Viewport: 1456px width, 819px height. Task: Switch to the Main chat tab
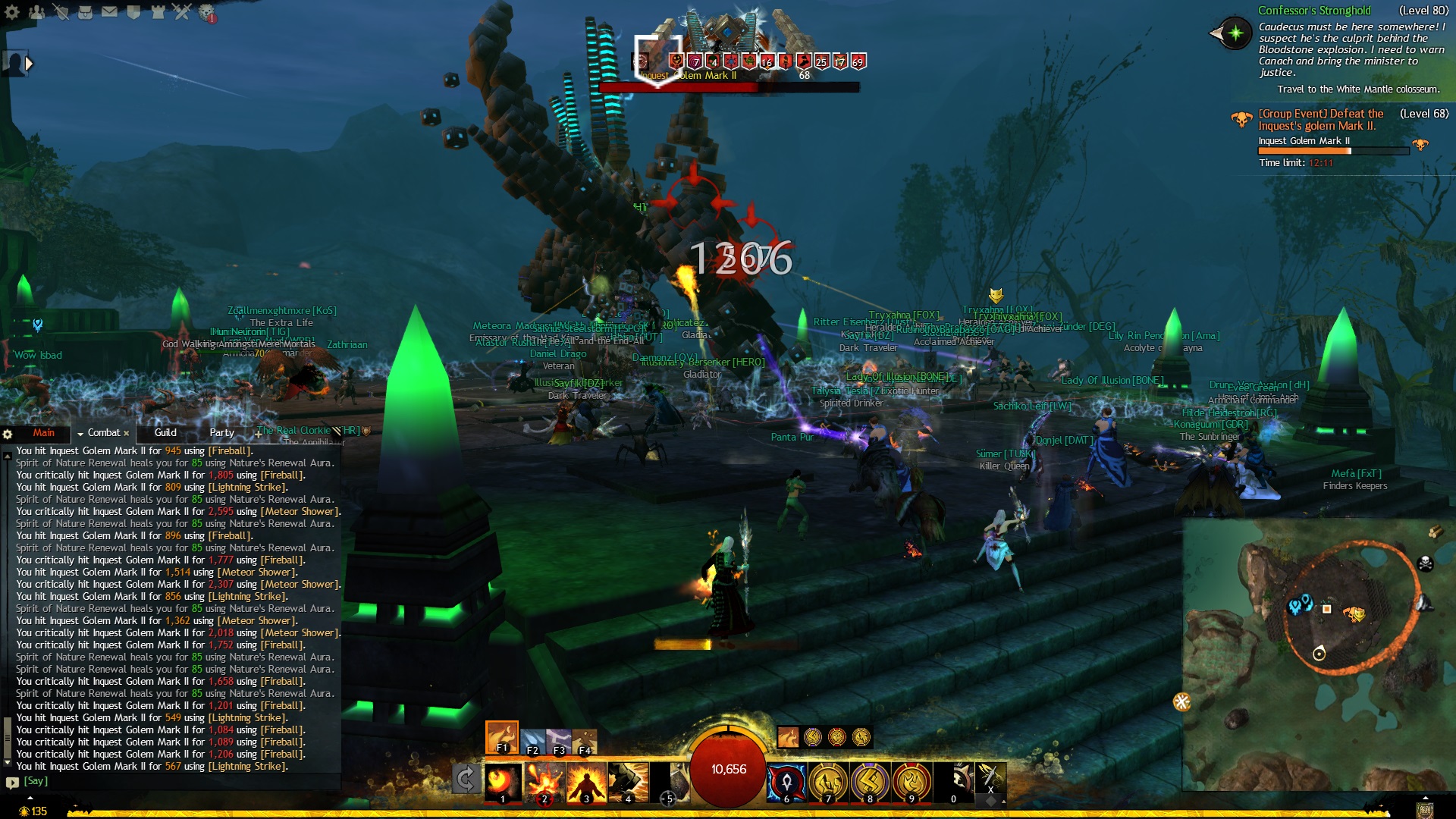click(x=43, y=433)
